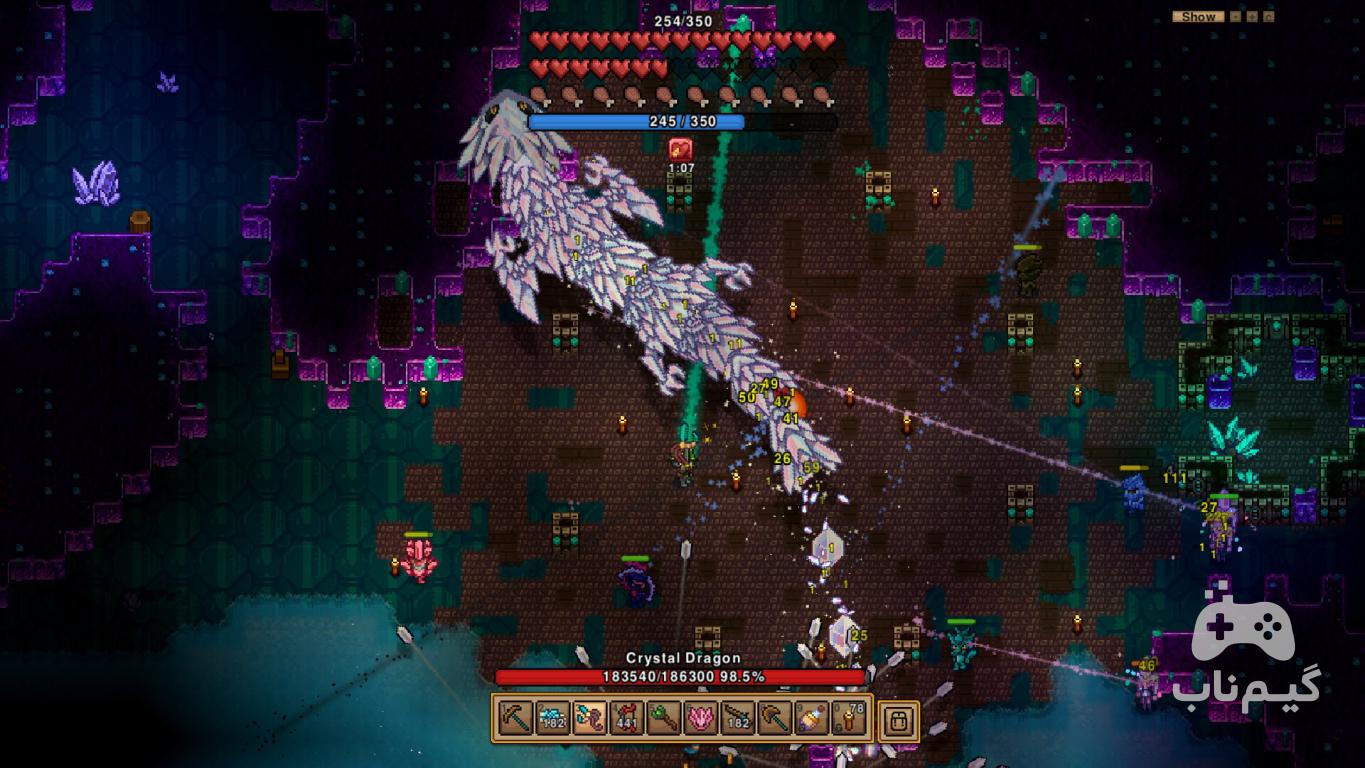Select the blue item stack in slot 2
Viewport: 1365px width, 768px height.
[x=552, y=718]
